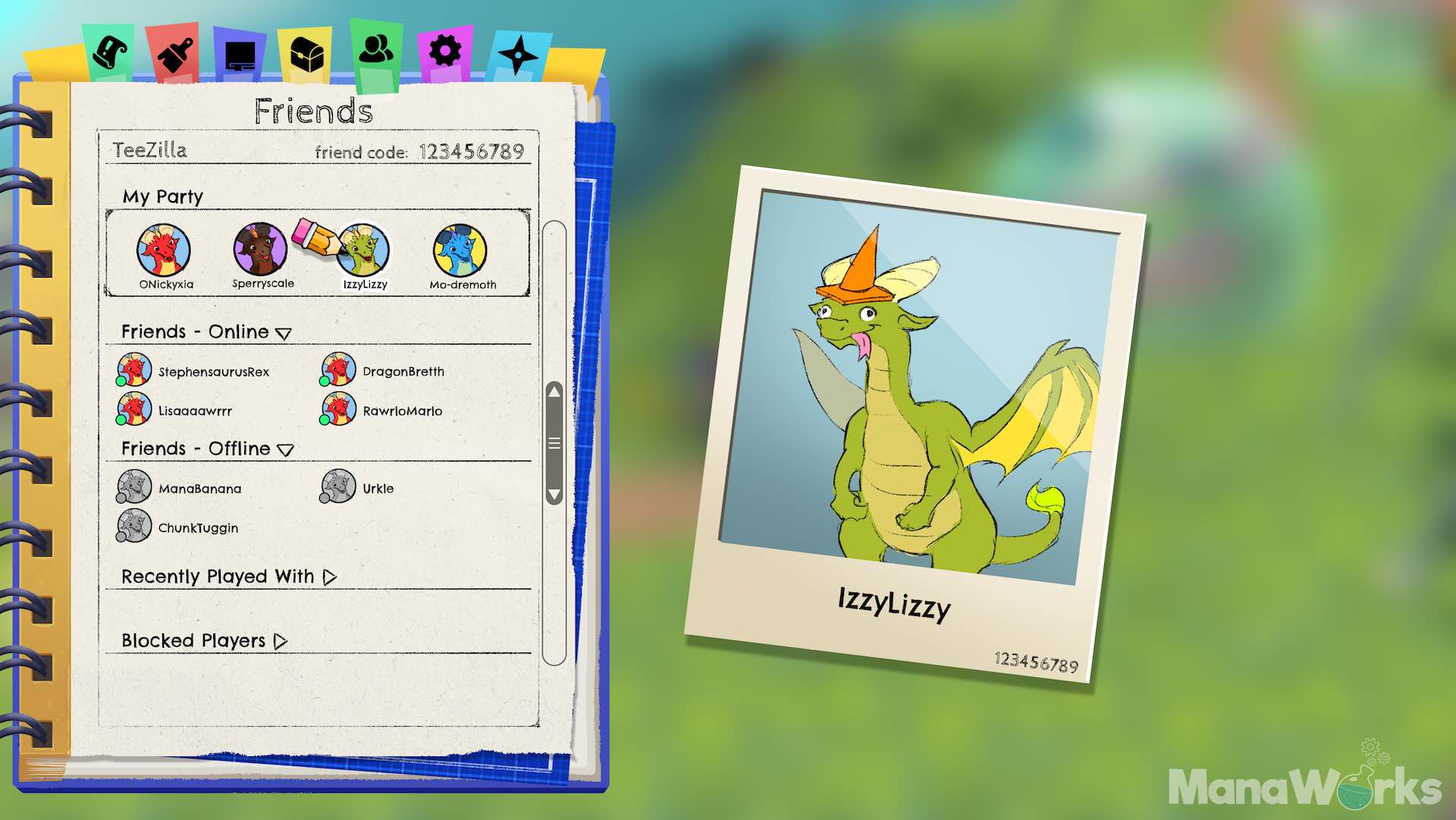Click the scrollbar down arrow

tap(554, 495)
